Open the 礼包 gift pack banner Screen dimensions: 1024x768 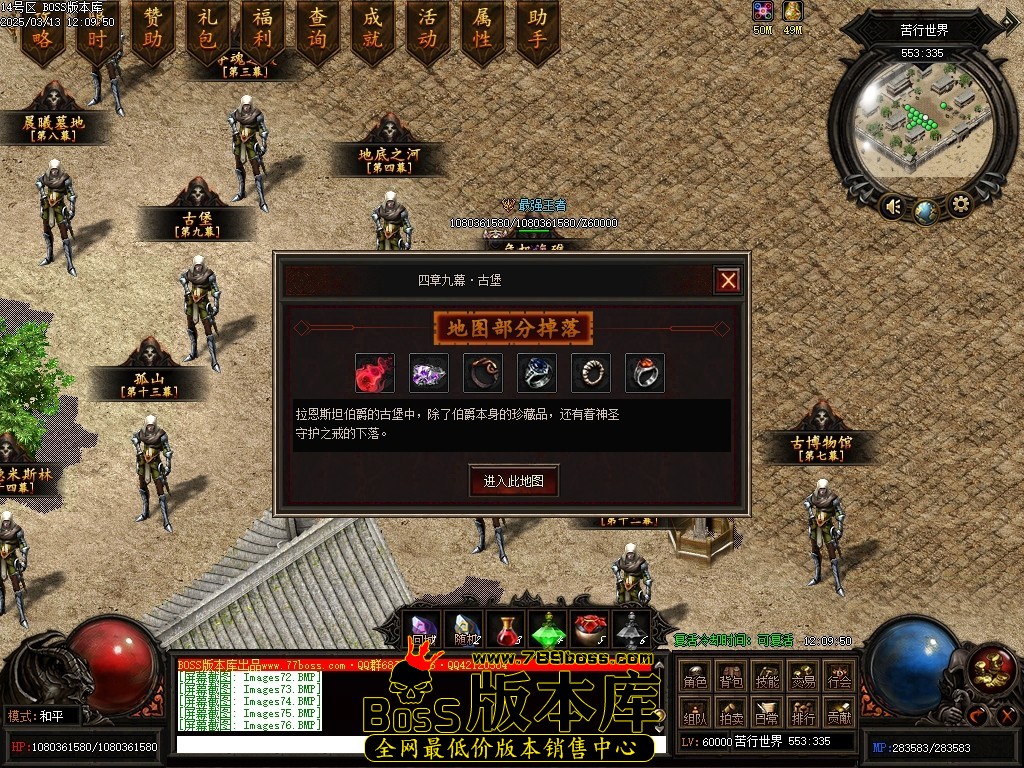(x=208, y=28)
